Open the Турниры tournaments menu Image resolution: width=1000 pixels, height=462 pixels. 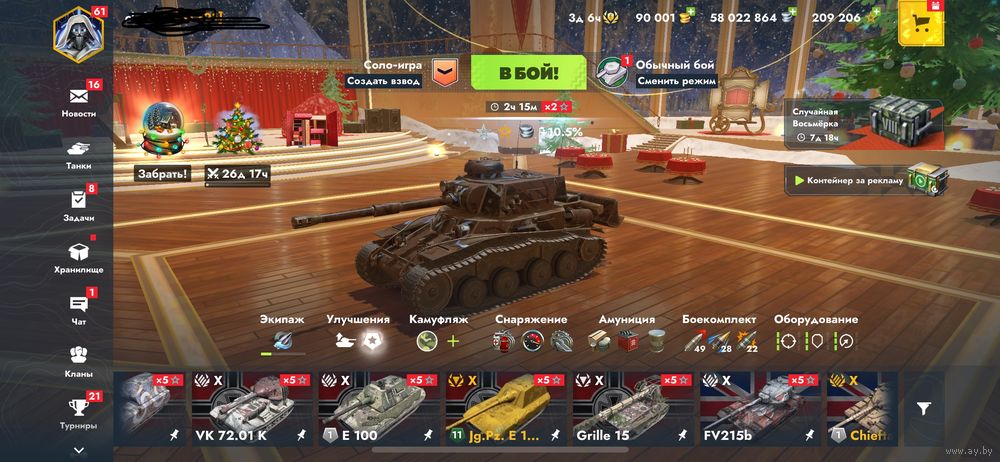pyautogui.click(x=79, y=412)
